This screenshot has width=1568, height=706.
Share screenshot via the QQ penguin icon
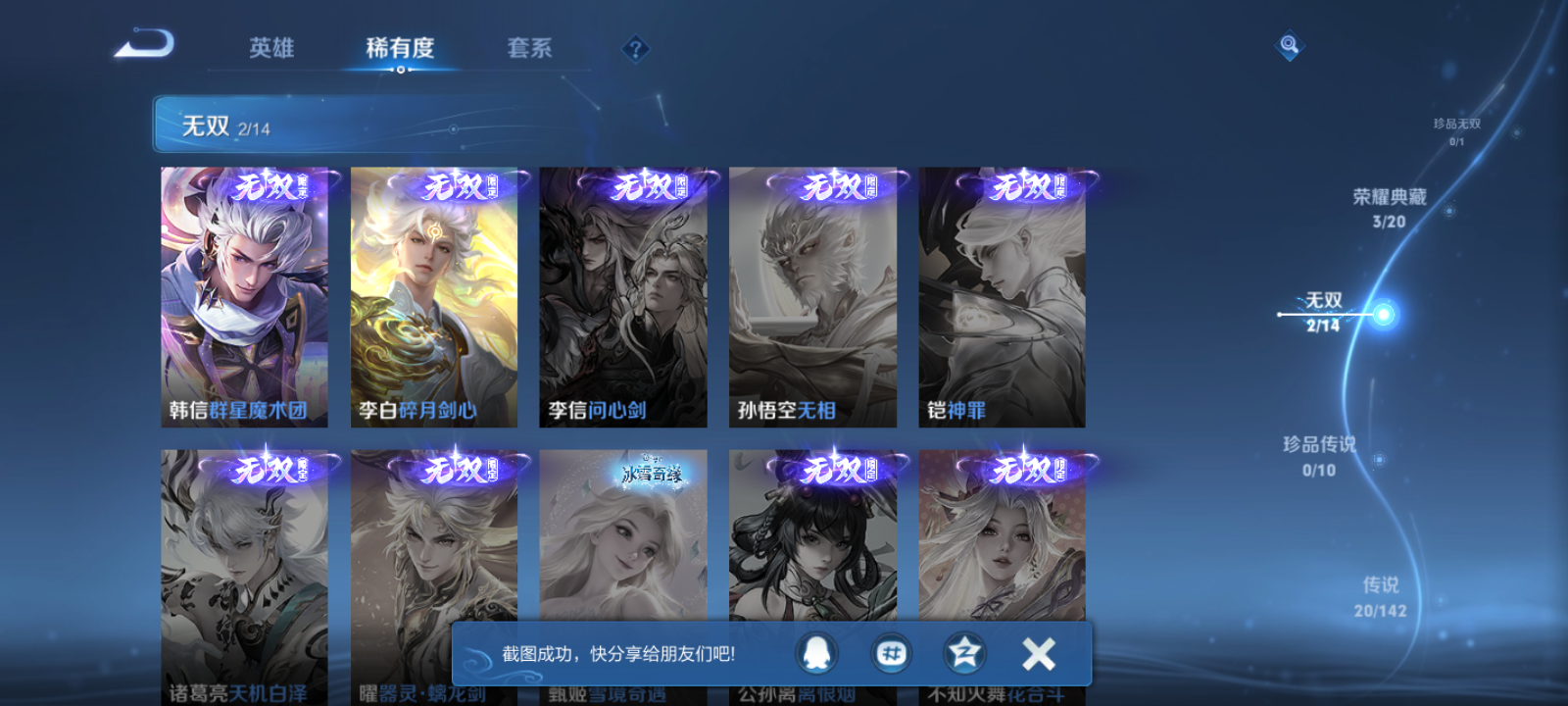(x=818, y=652)
